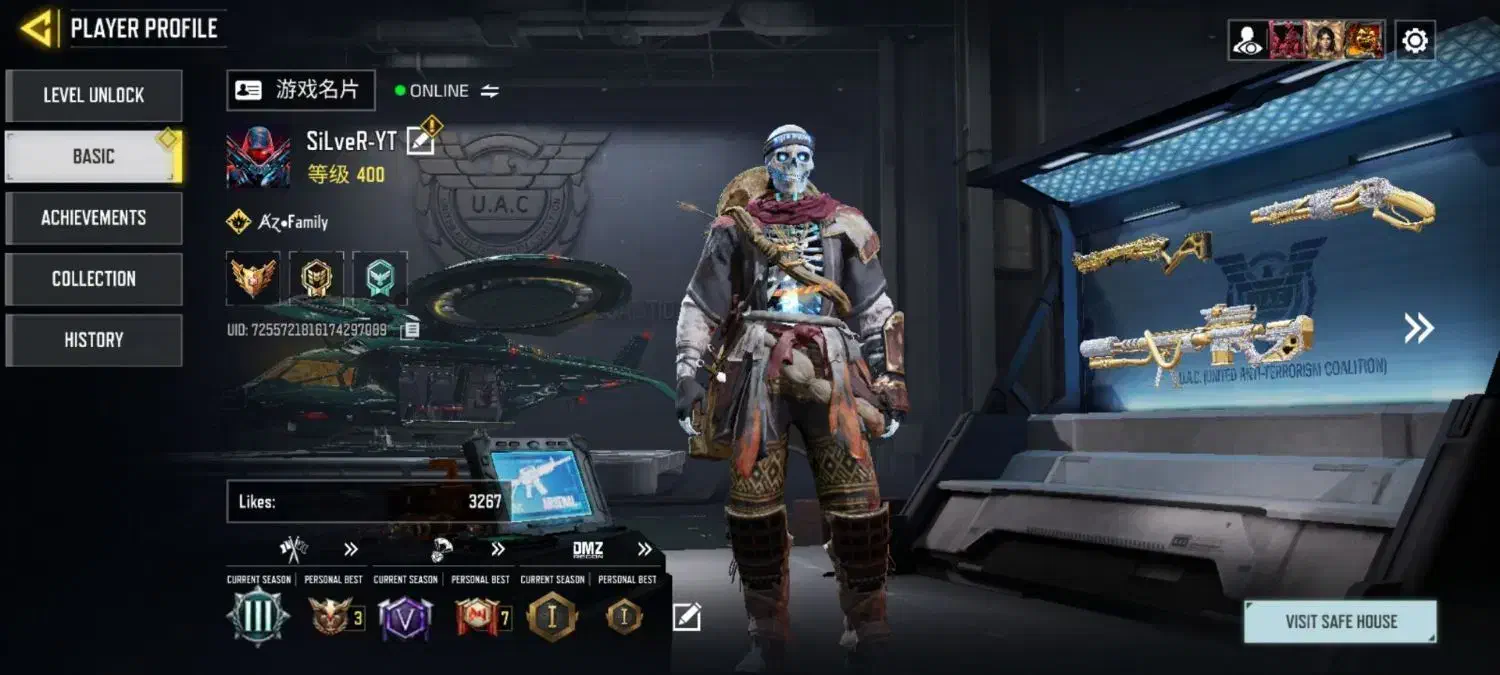The image size is (1500, 675).
Task: Show next weapons with double arrow
Action: (x=1418, y=328)
